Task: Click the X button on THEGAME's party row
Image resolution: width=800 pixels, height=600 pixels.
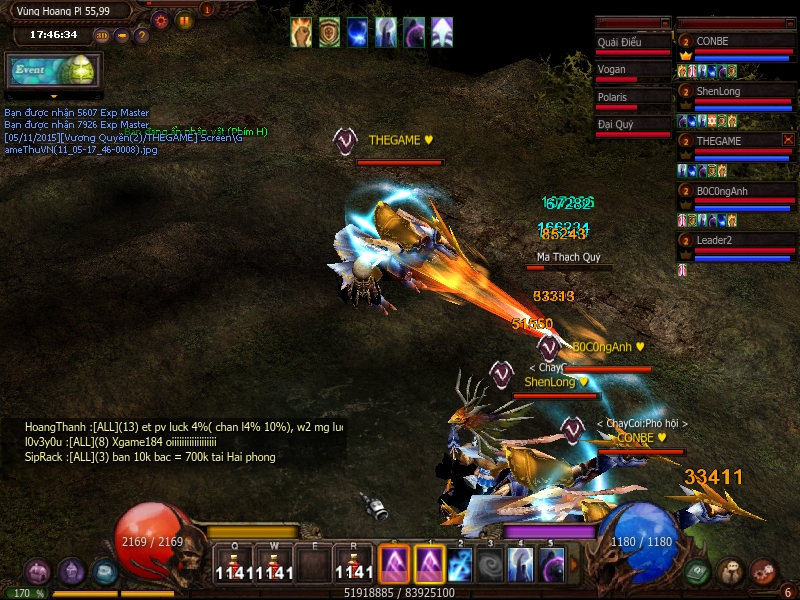Action: 788,140
